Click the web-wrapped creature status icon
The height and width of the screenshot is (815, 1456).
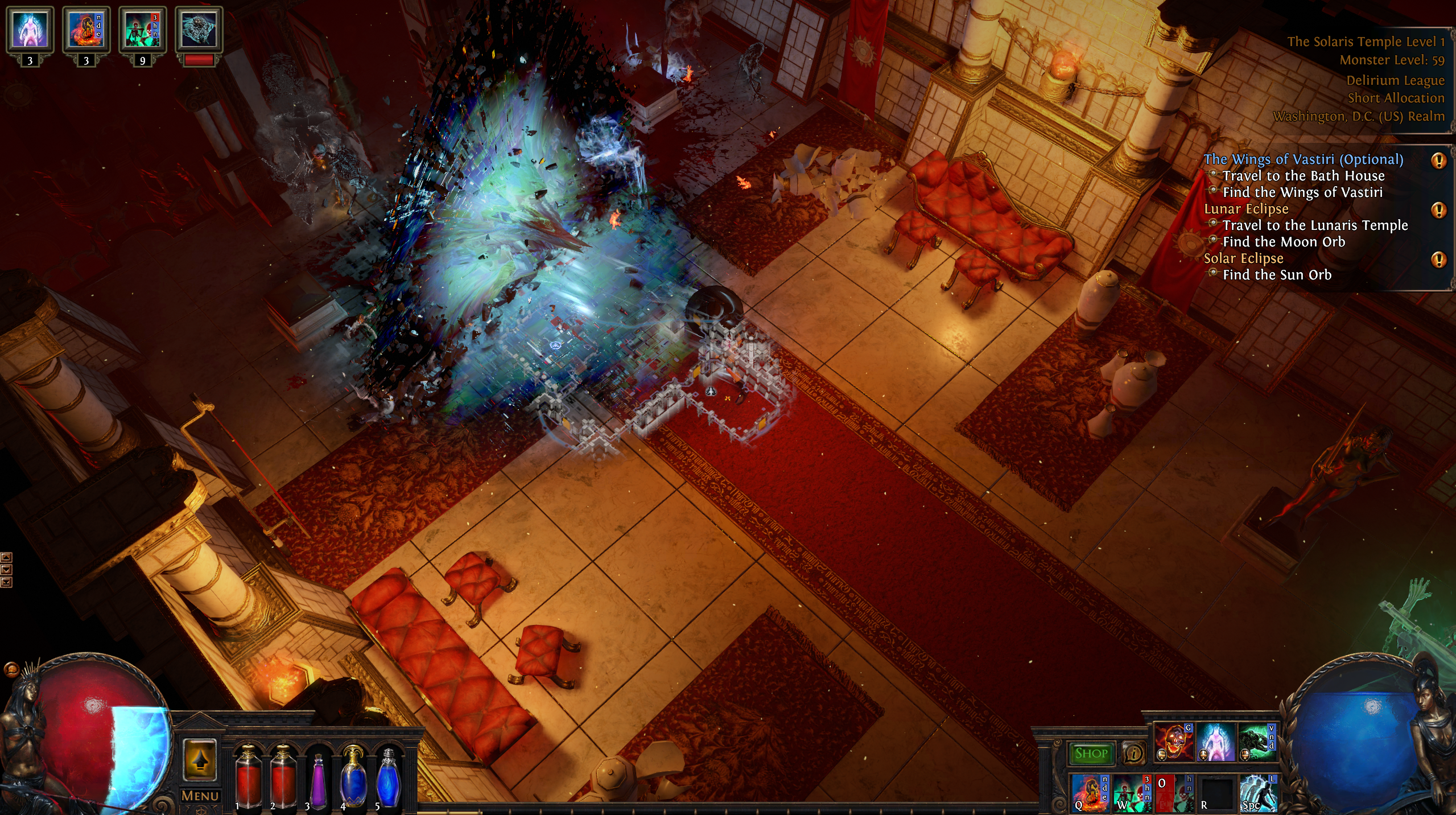[x=199, y=30]
